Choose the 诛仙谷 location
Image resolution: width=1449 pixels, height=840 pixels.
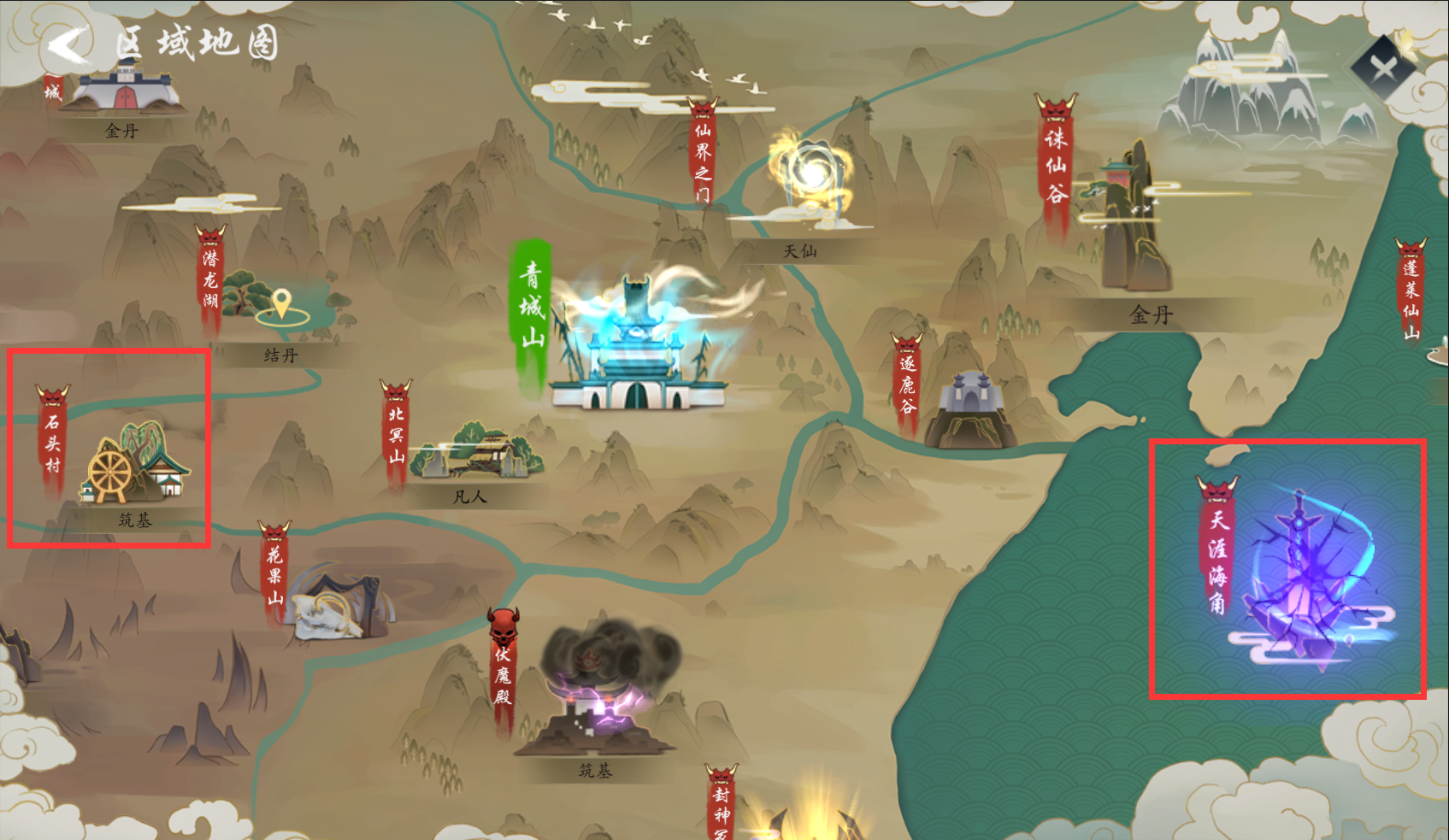1057,164
